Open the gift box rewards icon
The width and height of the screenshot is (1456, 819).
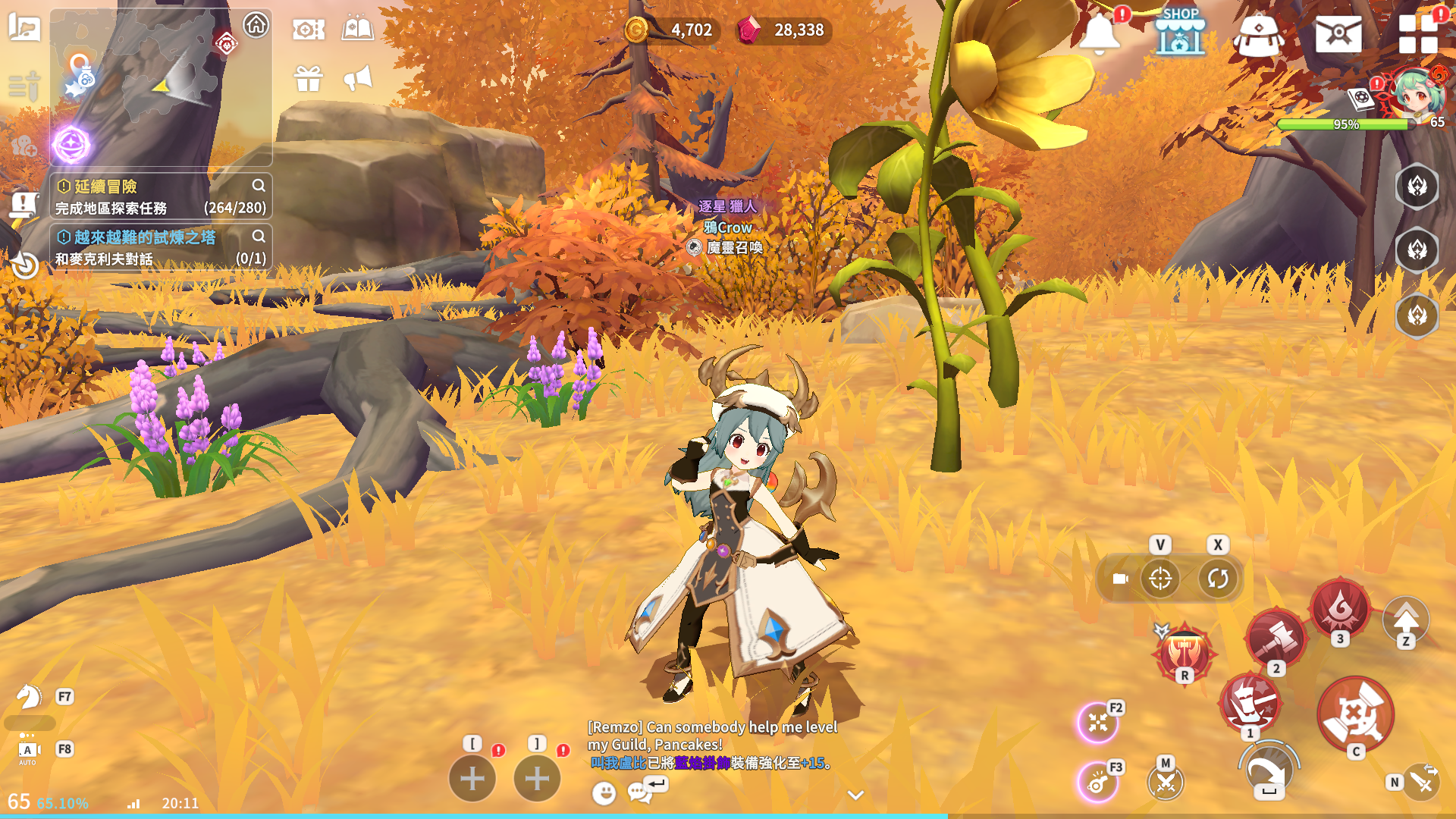point(309,78)
